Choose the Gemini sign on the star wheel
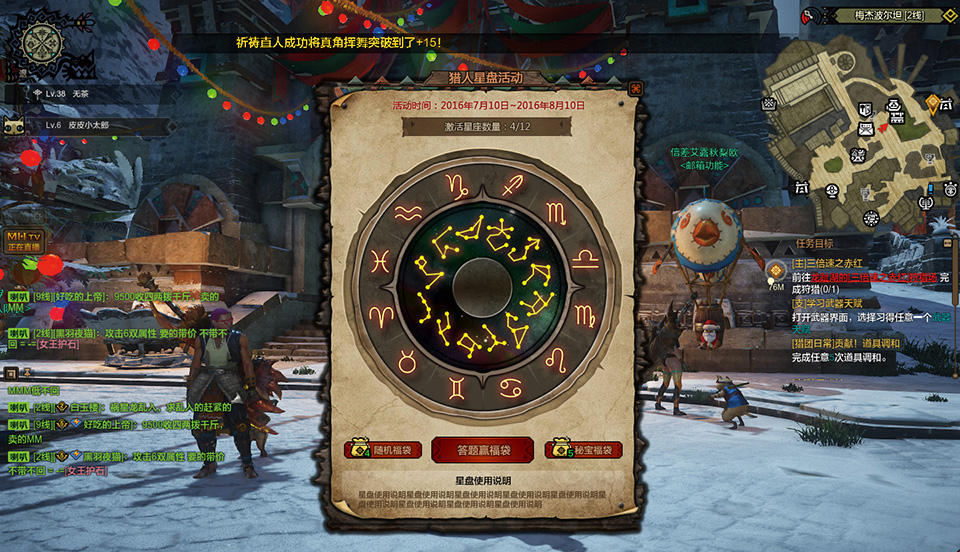This screenshot has height=552, width=960. coord(456,384)
